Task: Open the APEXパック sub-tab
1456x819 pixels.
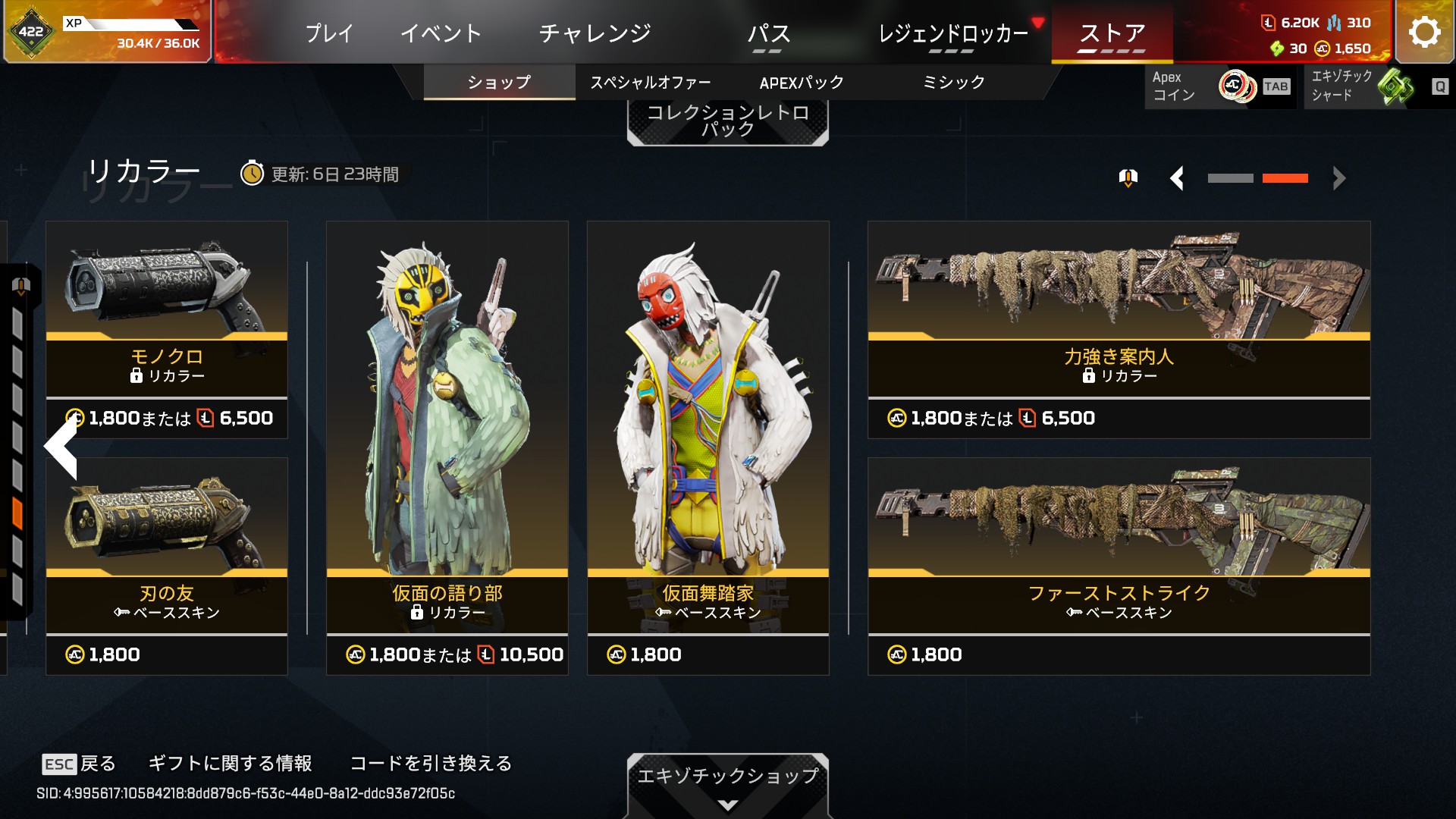Action: pos(802,82)
